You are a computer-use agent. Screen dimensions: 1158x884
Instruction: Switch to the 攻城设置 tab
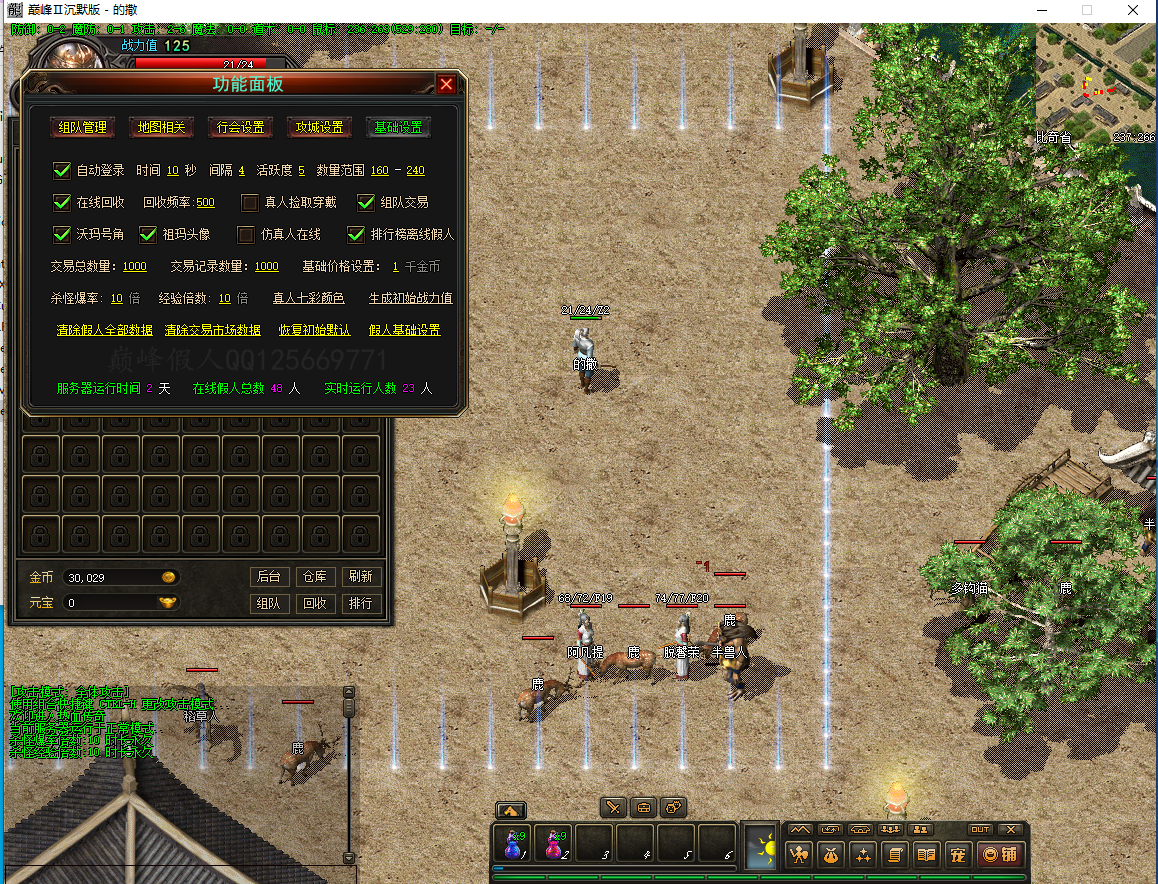(x=320, y=127)
